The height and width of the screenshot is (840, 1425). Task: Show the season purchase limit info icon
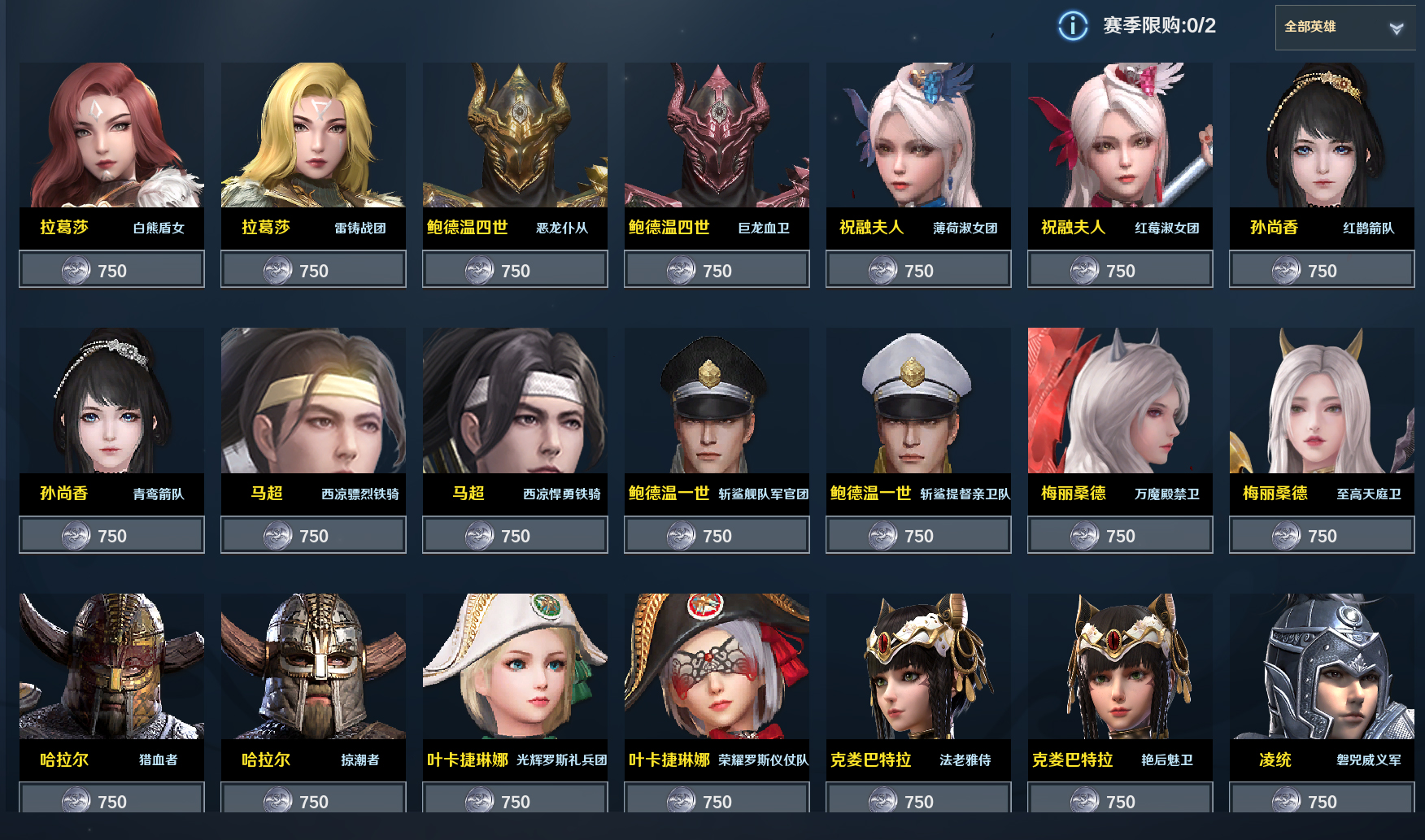tap(1072, 26)
